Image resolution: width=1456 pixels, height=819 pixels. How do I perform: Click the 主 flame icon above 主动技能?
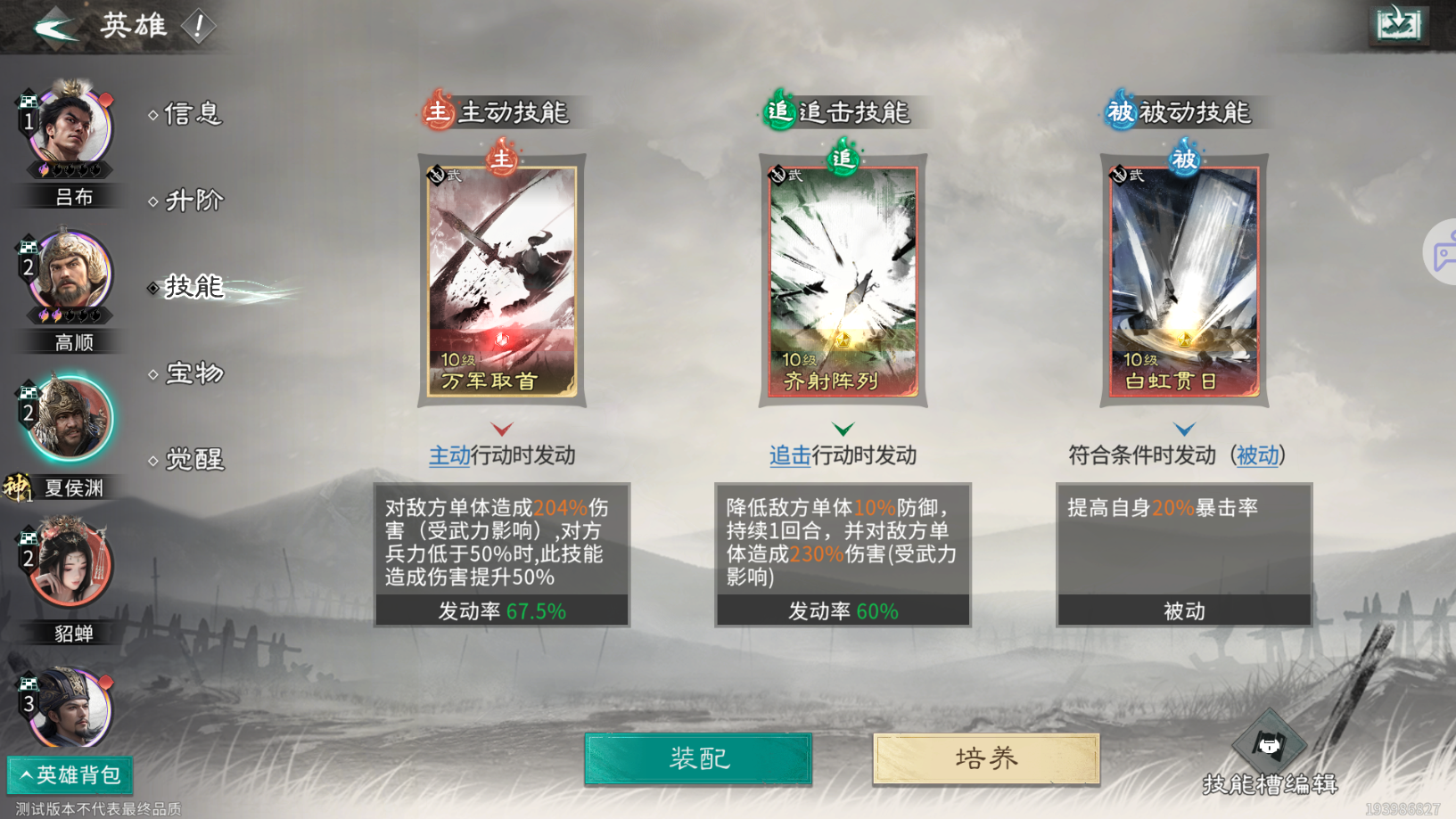point(436,112)
